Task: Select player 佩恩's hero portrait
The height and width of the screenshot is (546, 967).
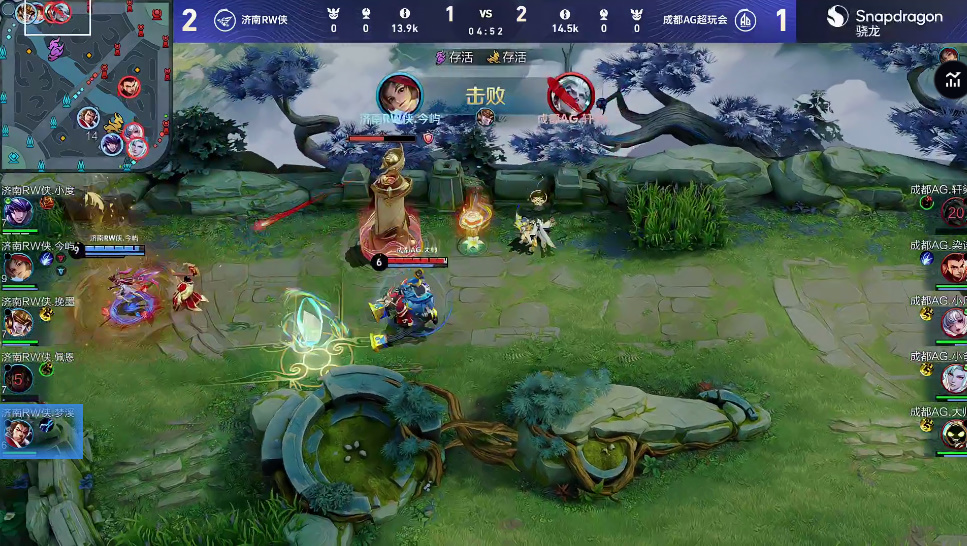Action: pos(17,378)
